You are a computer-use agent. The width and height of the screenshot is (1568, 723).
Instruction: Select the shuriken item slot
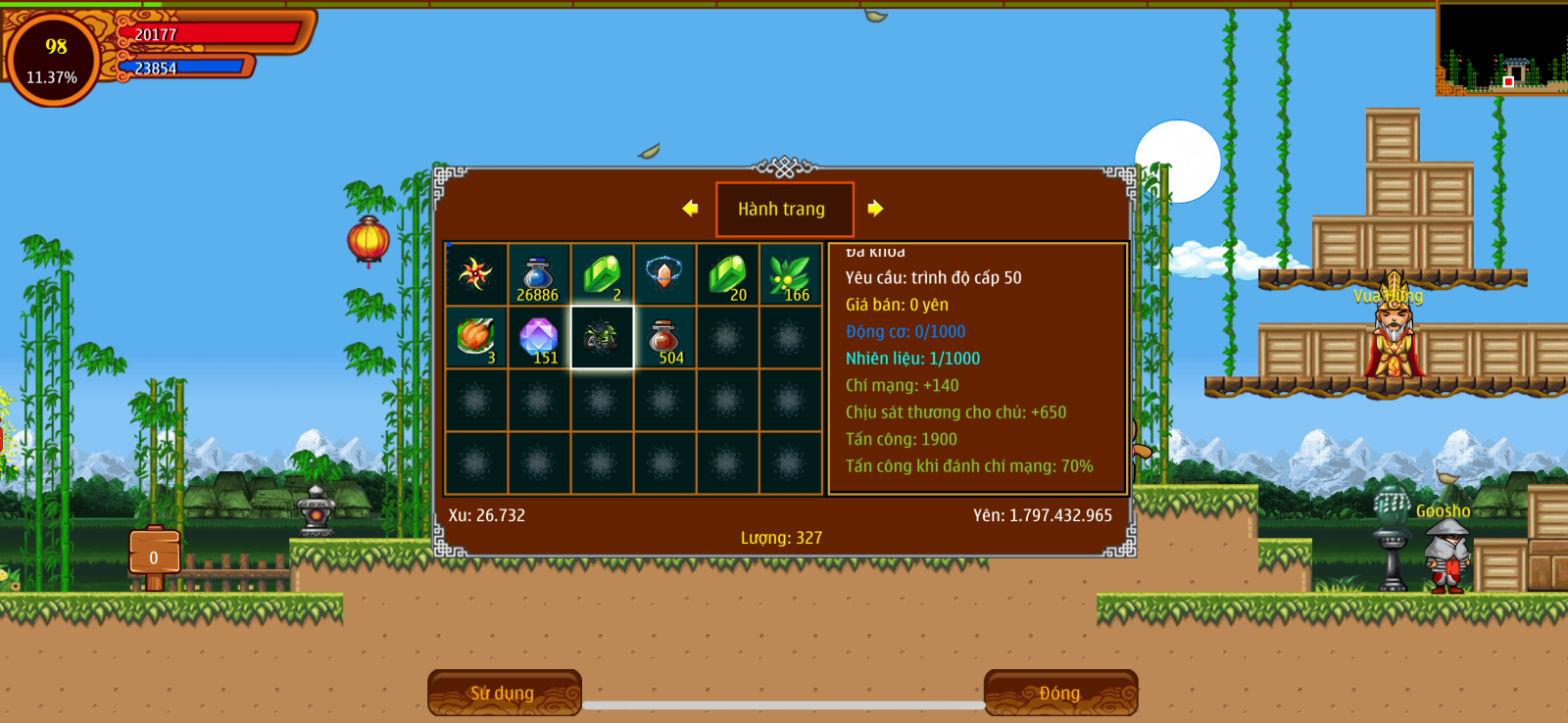(476, 274)
